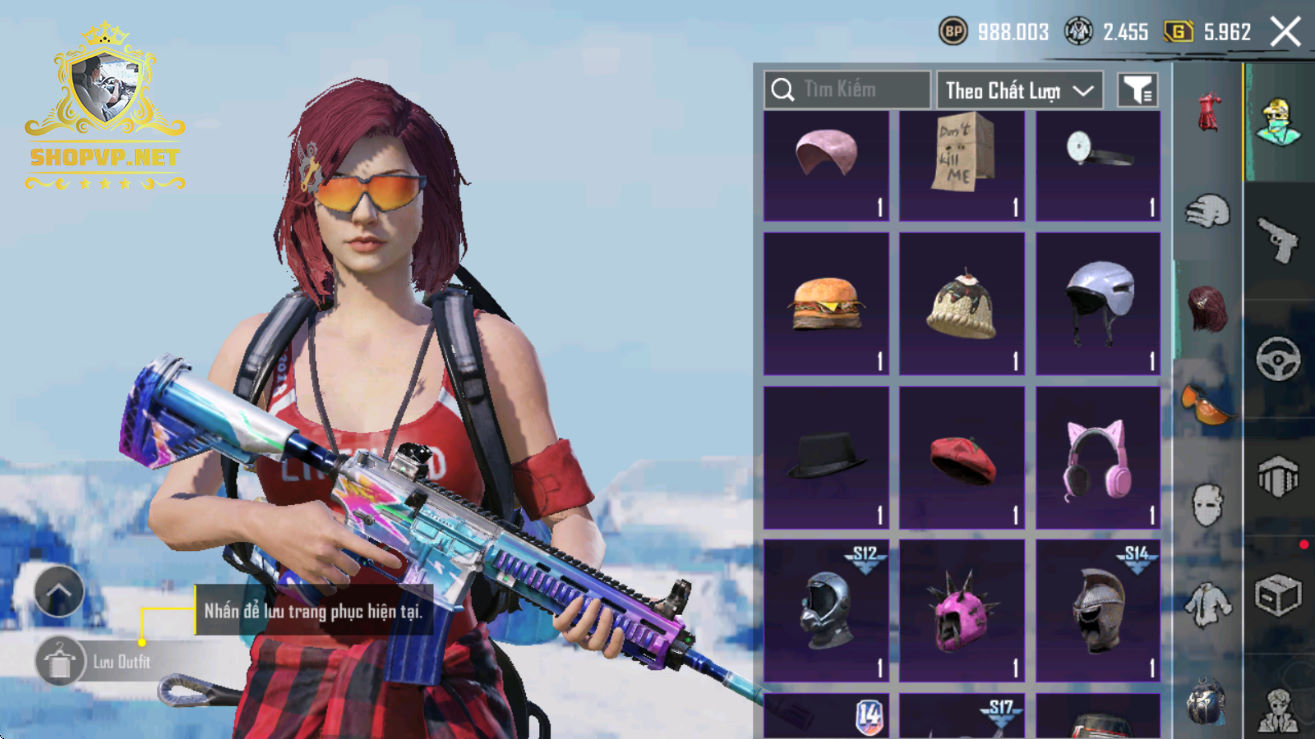This screenshot has height=739, width=1315.
Task: Select the pink cat ear headphones
Action: 1098,458
